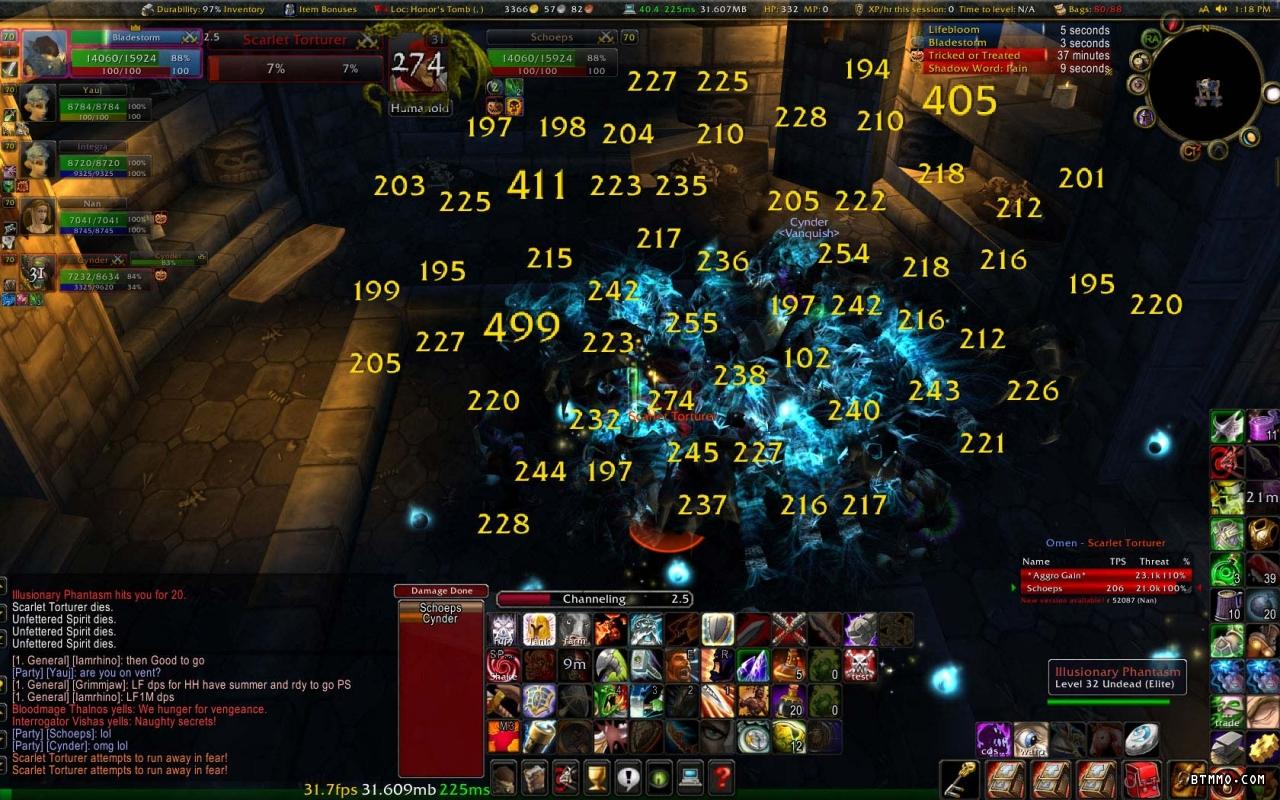Open the golden trophy achievements button
1280x800 pixels.
coord(597,776)
